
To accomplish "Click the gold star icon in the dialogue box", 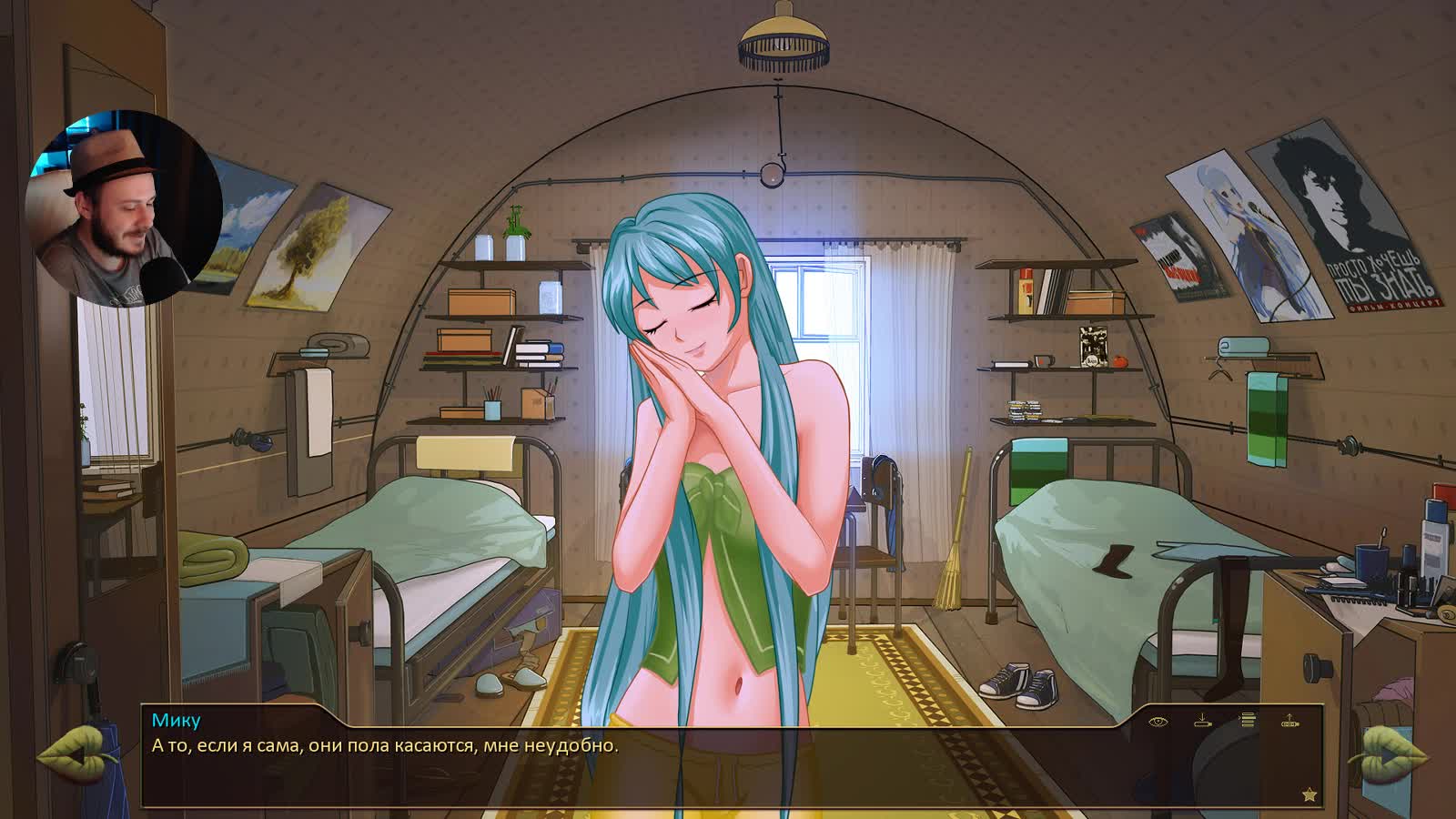I will [1309, 794].
